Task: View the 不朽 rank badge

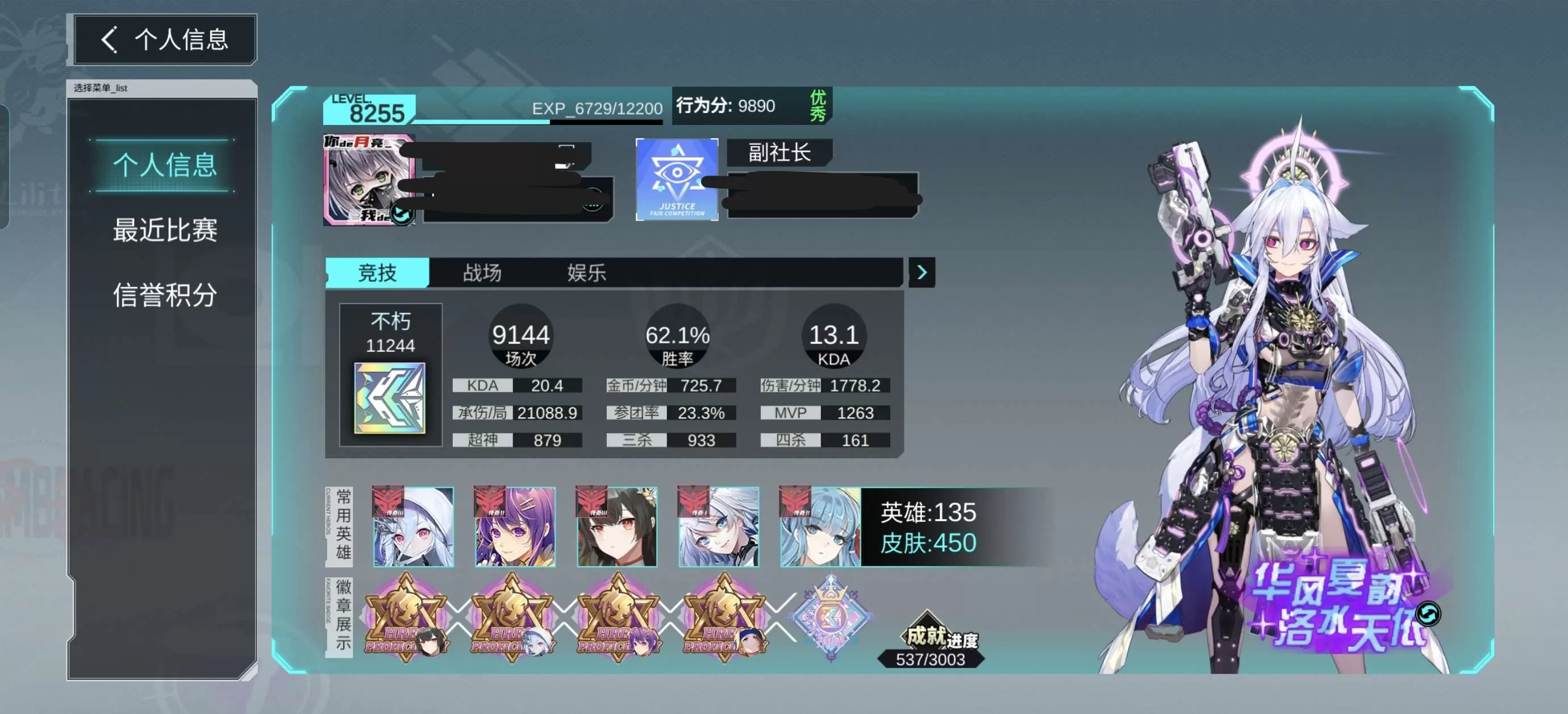Action: pos(390,398)
